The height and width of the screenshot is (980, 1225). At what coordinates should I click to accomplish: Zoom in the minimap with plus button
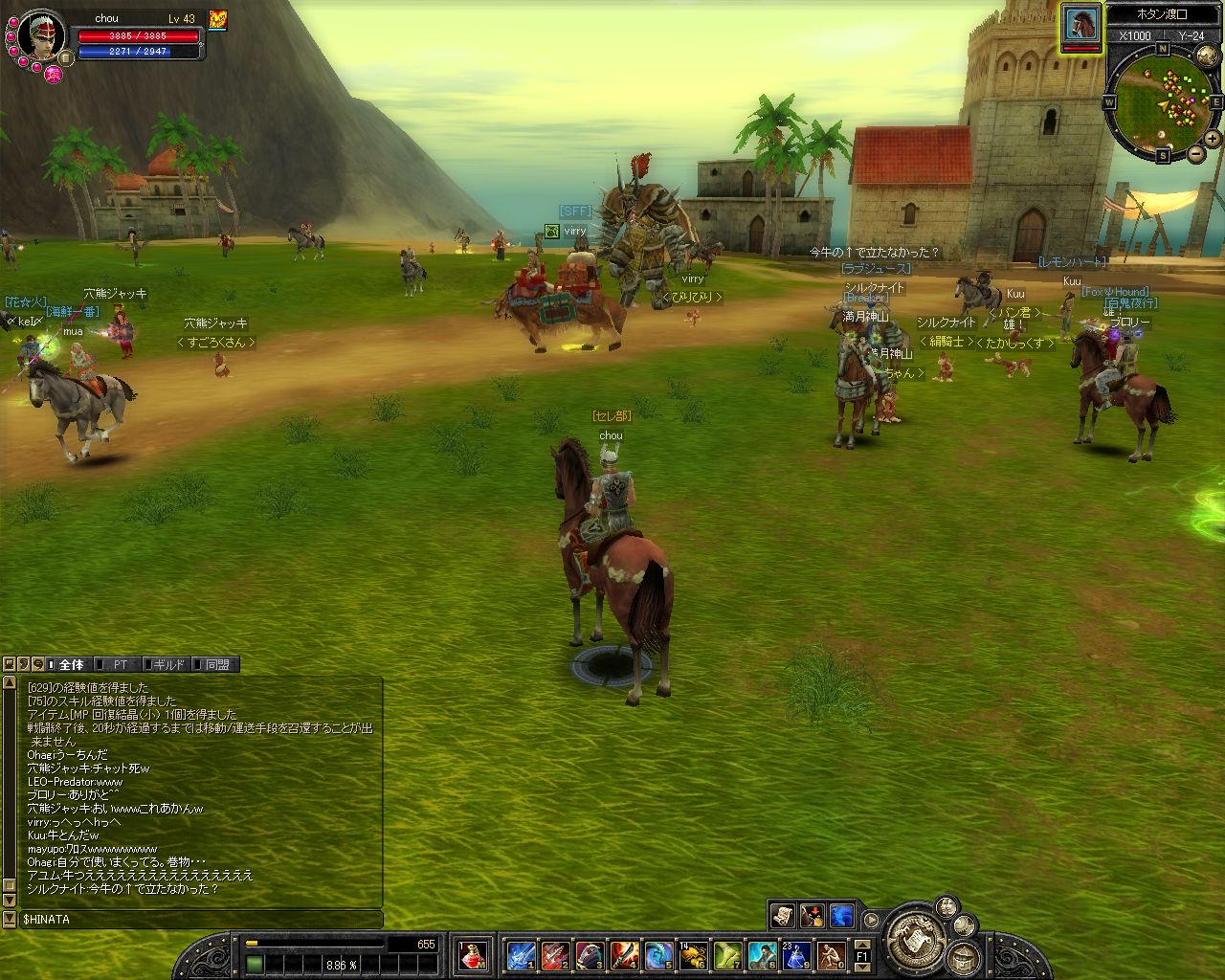(1212, 139)
